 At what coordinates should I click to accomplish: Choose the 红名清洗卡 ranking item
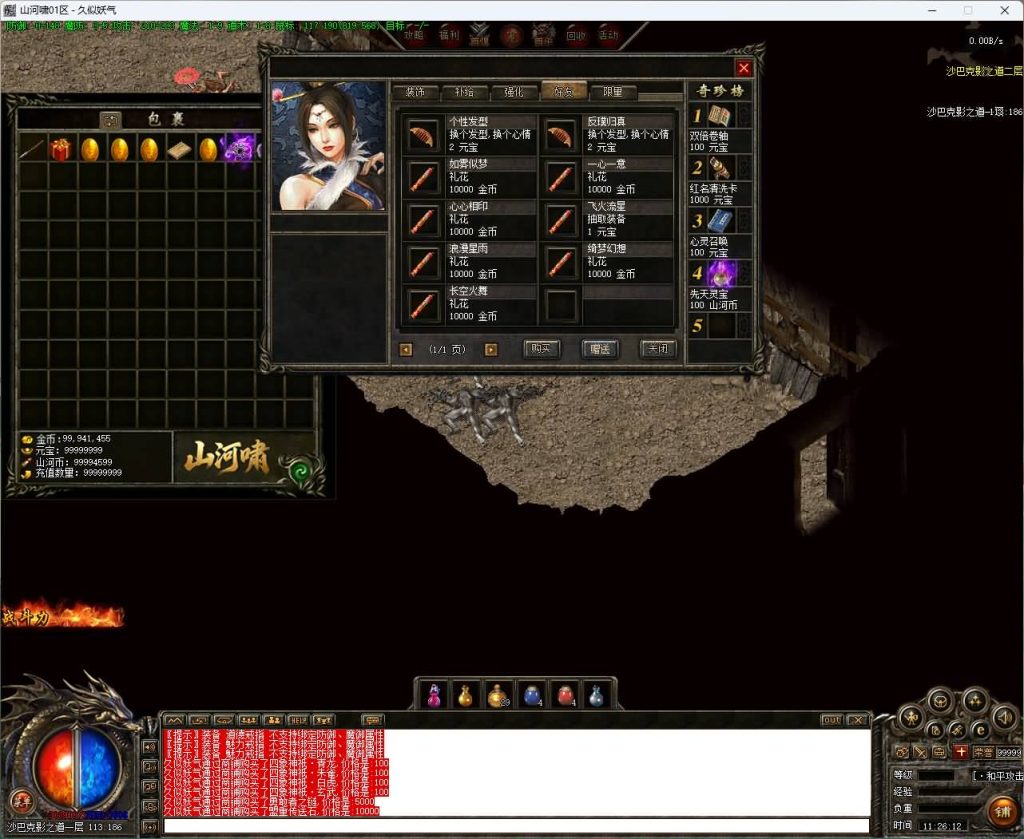point(720,168)
